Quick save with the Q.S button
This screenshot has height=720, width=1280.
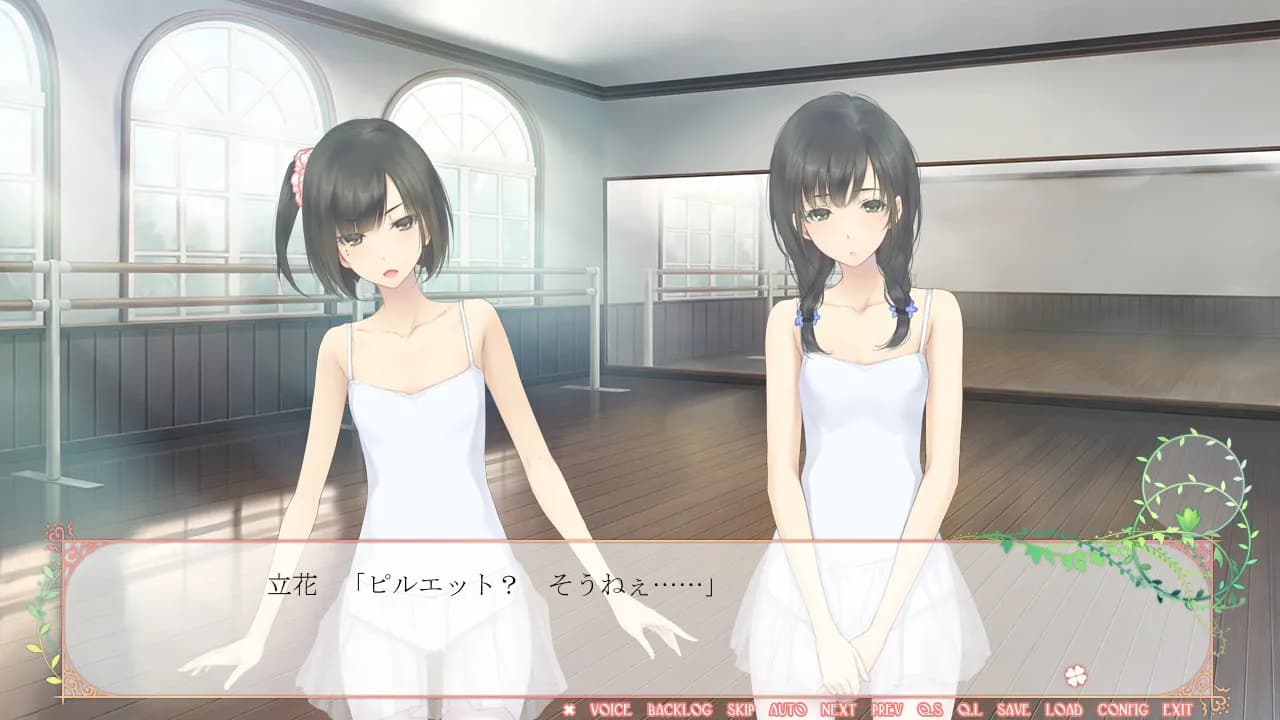point(930,709)
